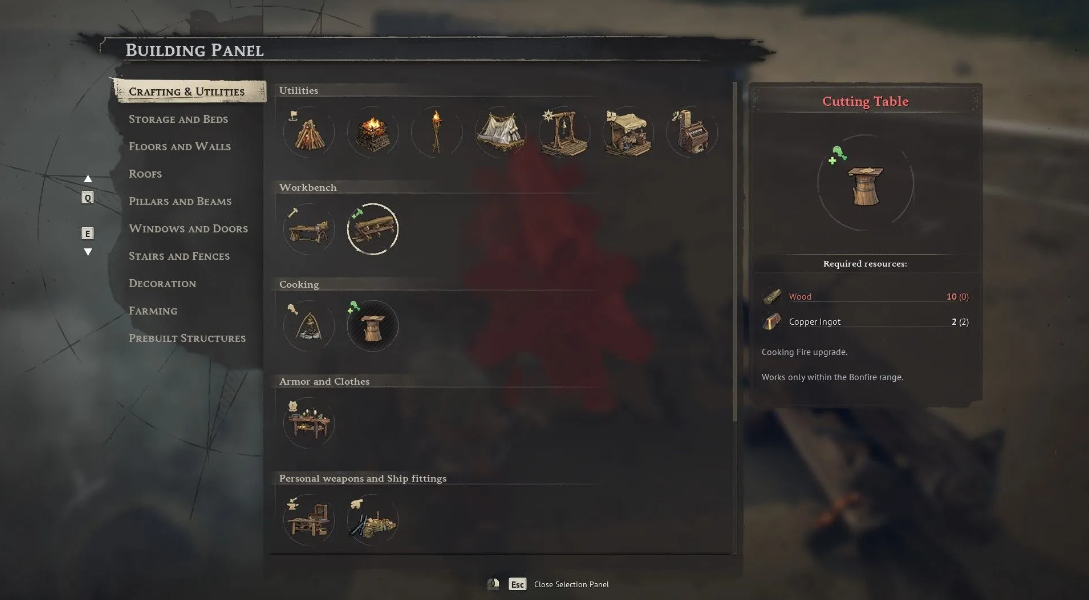The image size is (1089, 600).
Task: Select the Crafting & Utilities category
Action: [x=187, y=92]
